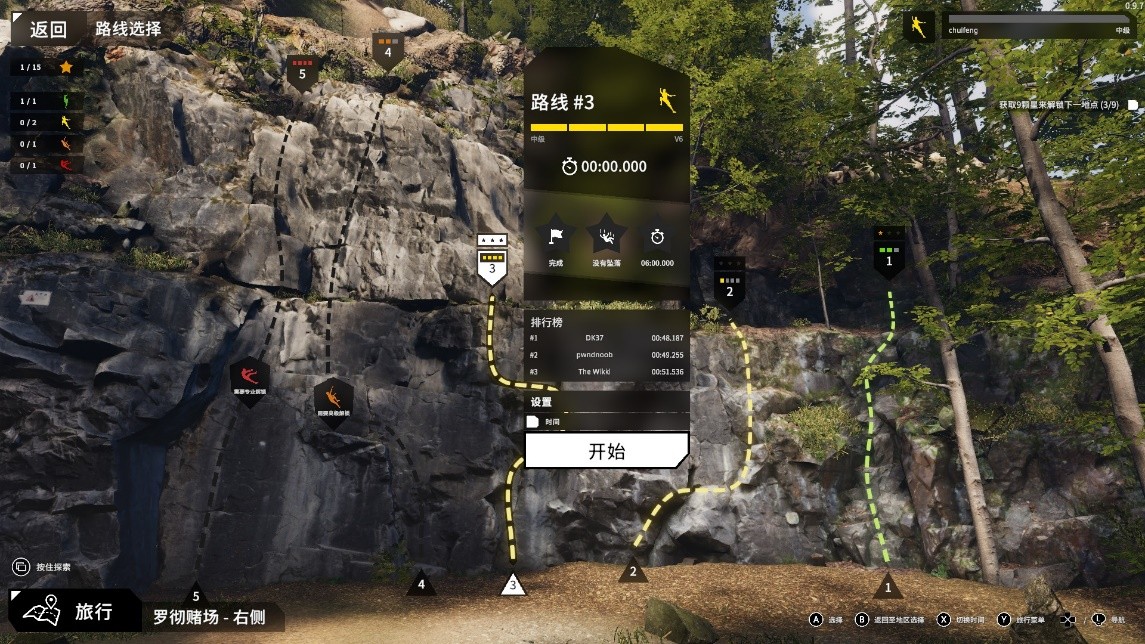Open the 旅行 travel button
This screenshot has height=644, width=1145.
click(75, 611)
